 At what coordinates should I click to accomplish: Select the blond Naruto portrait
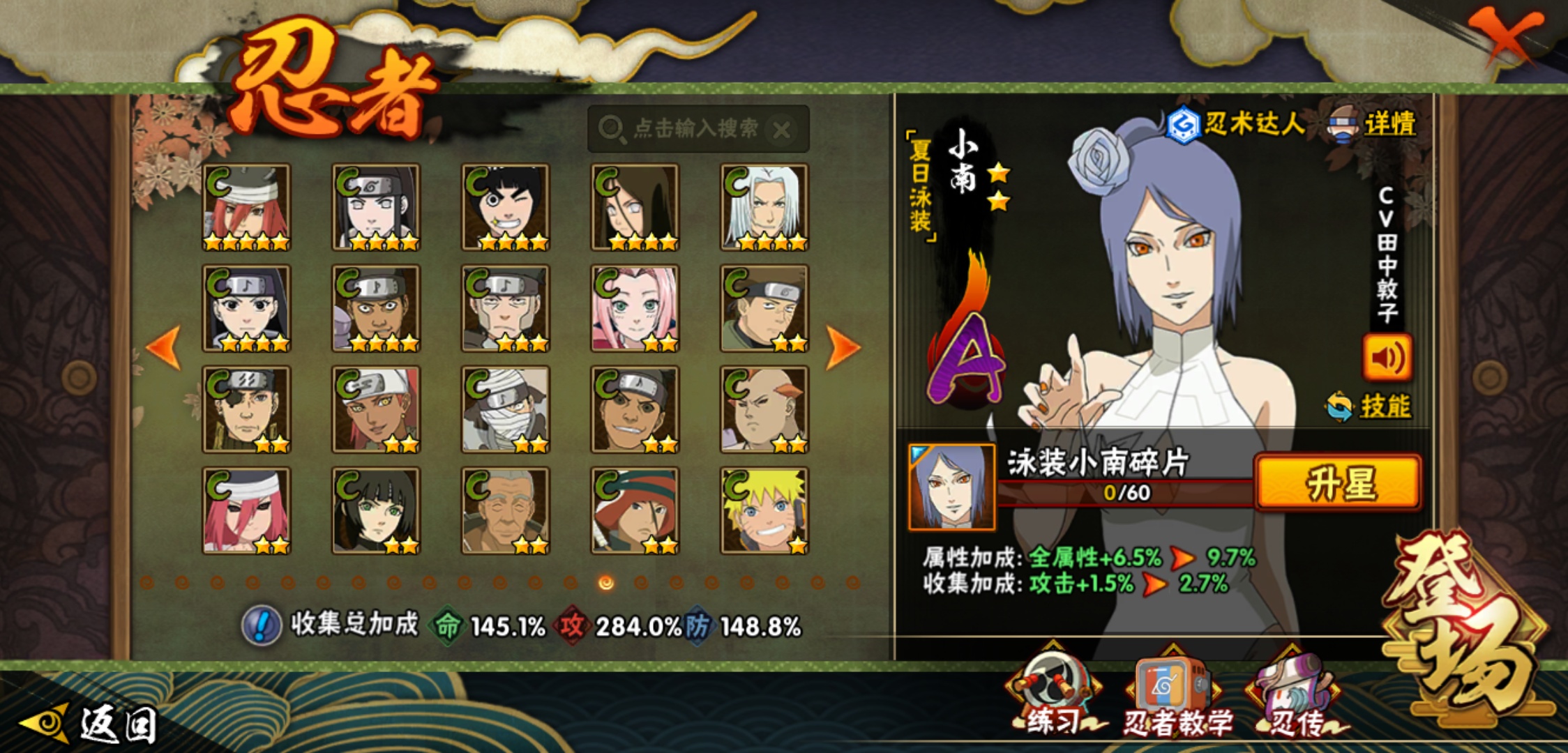click(x=764, y=511)
